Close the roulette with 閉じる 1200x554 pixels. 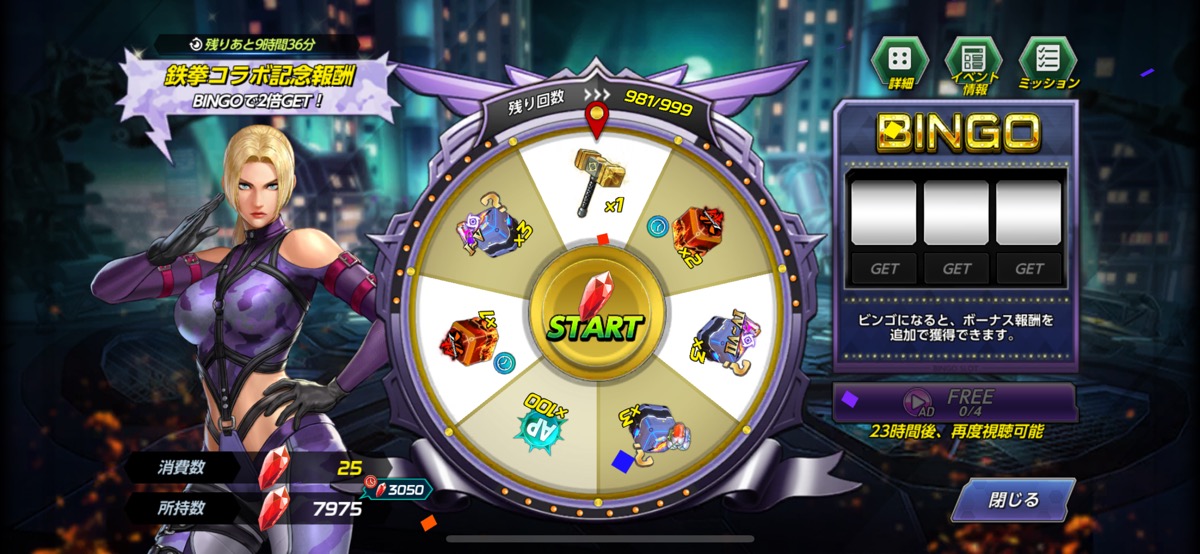[x=1012, y=500]
